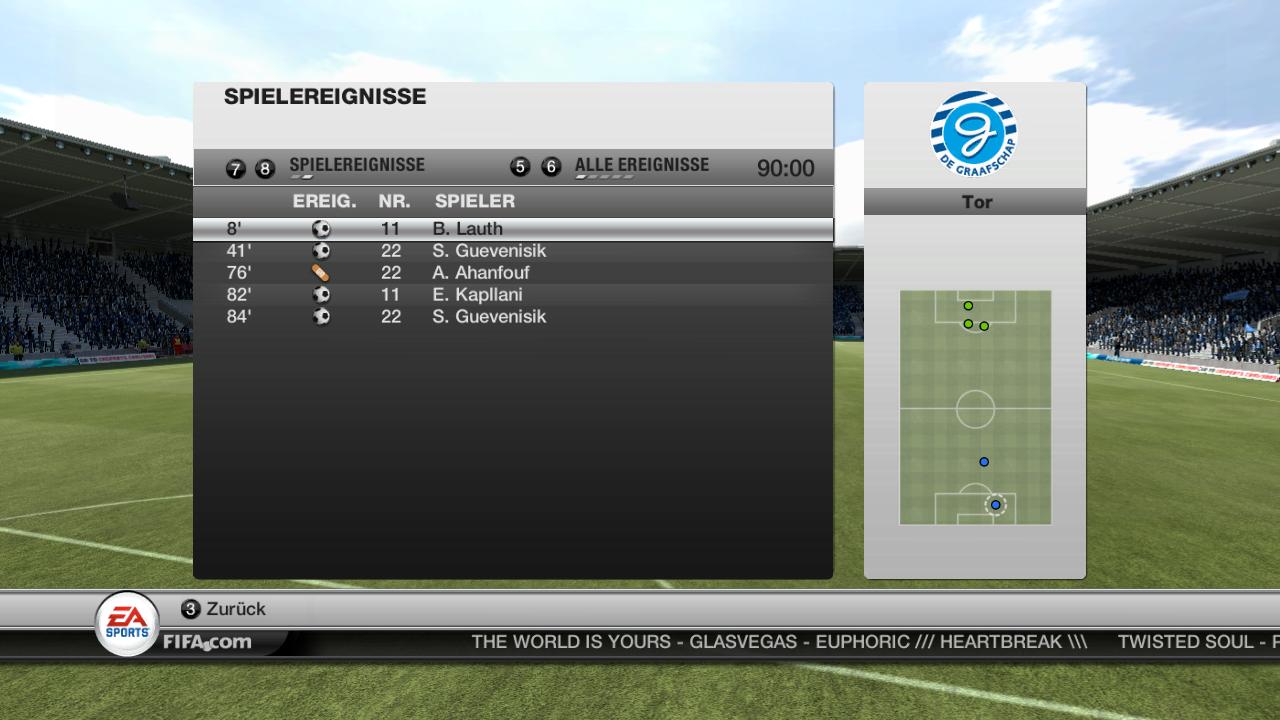
Task: Select the E. Kapllani 82' goal row
Action: (x=512, y=295)
